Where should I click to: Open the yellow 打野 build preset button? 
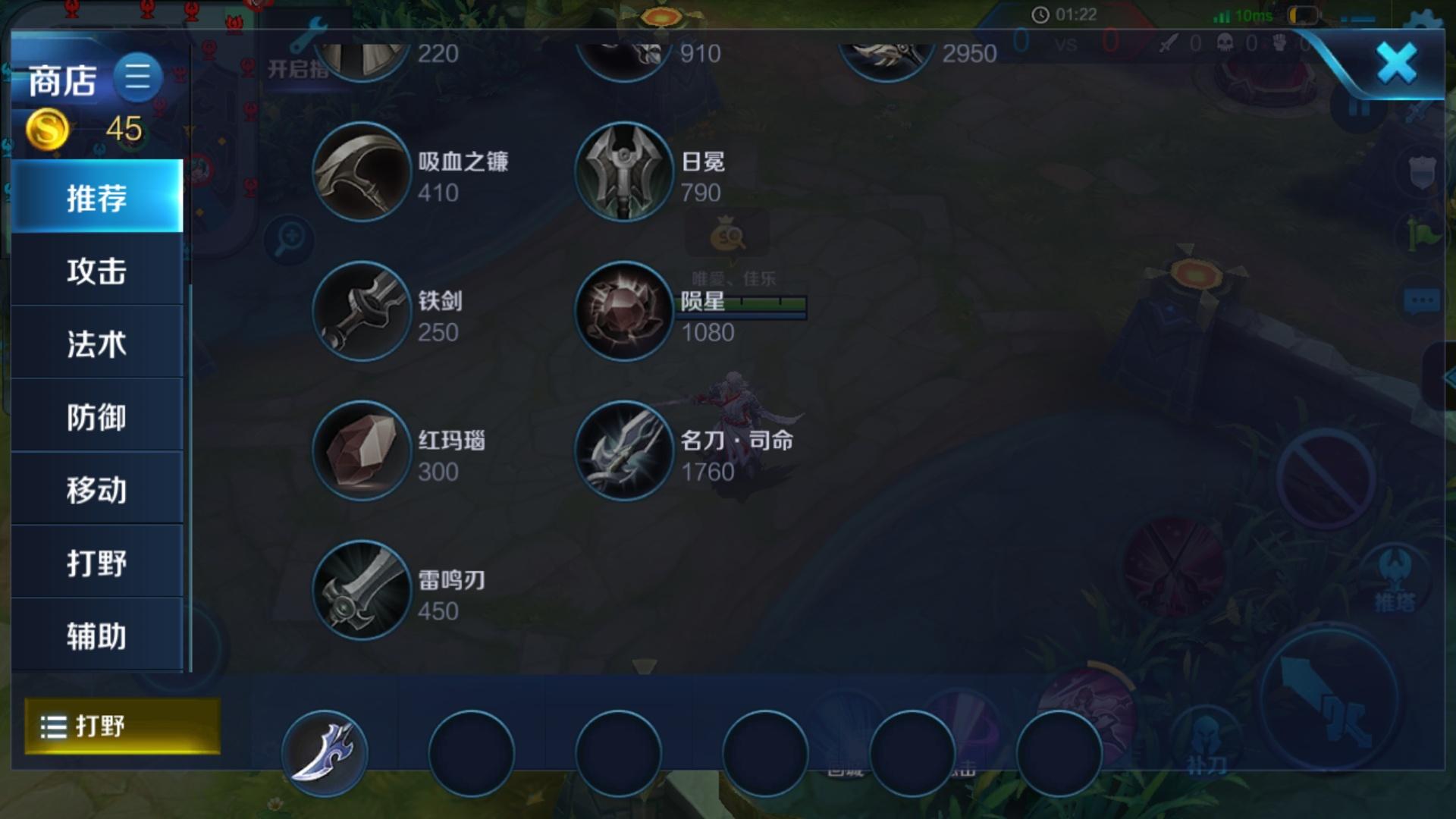[122, 726]
